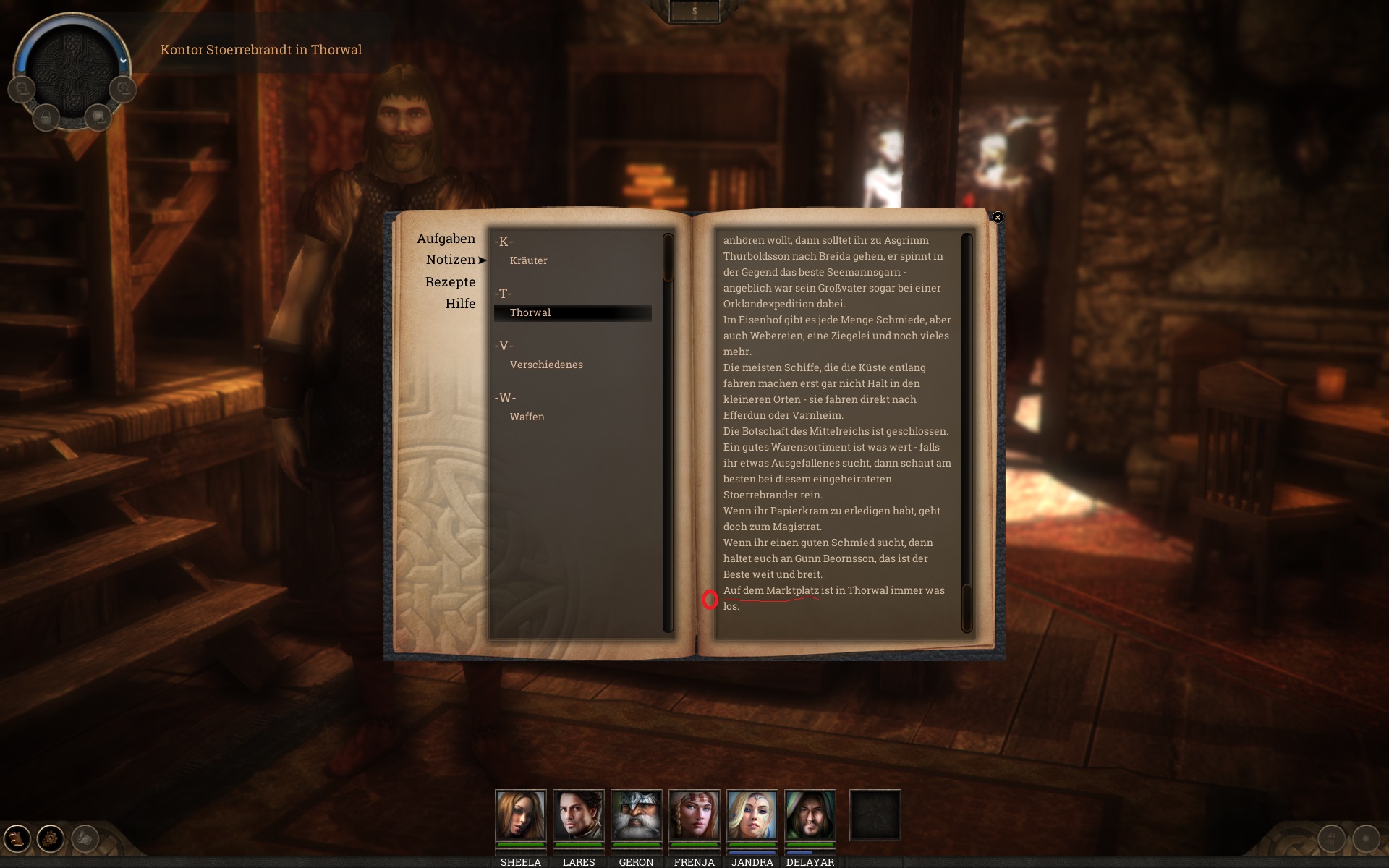
Task: Open the Hilfe section
Action: point(462,304)
